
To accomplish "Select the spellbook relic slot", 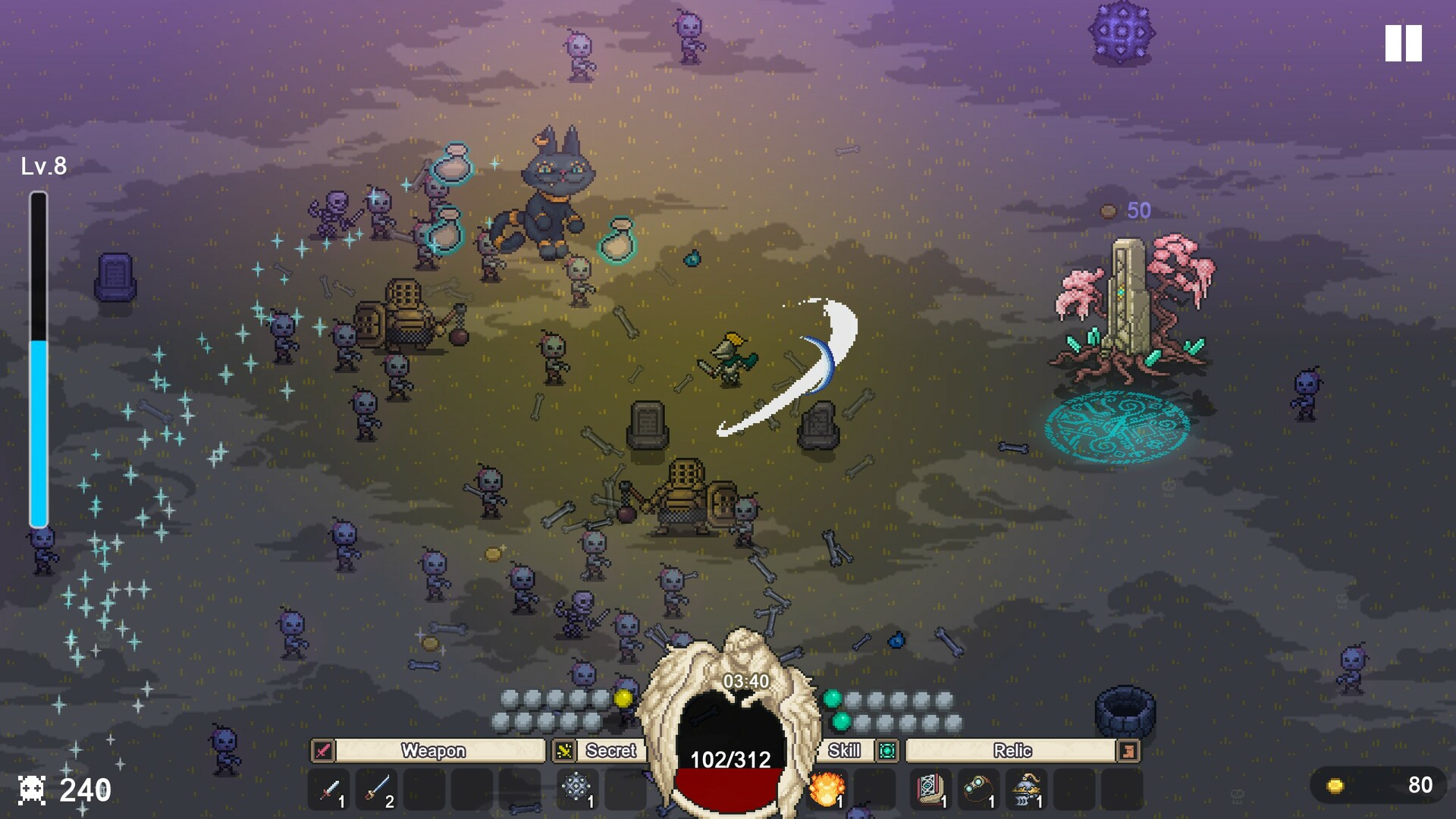I will tap(930, 789).
